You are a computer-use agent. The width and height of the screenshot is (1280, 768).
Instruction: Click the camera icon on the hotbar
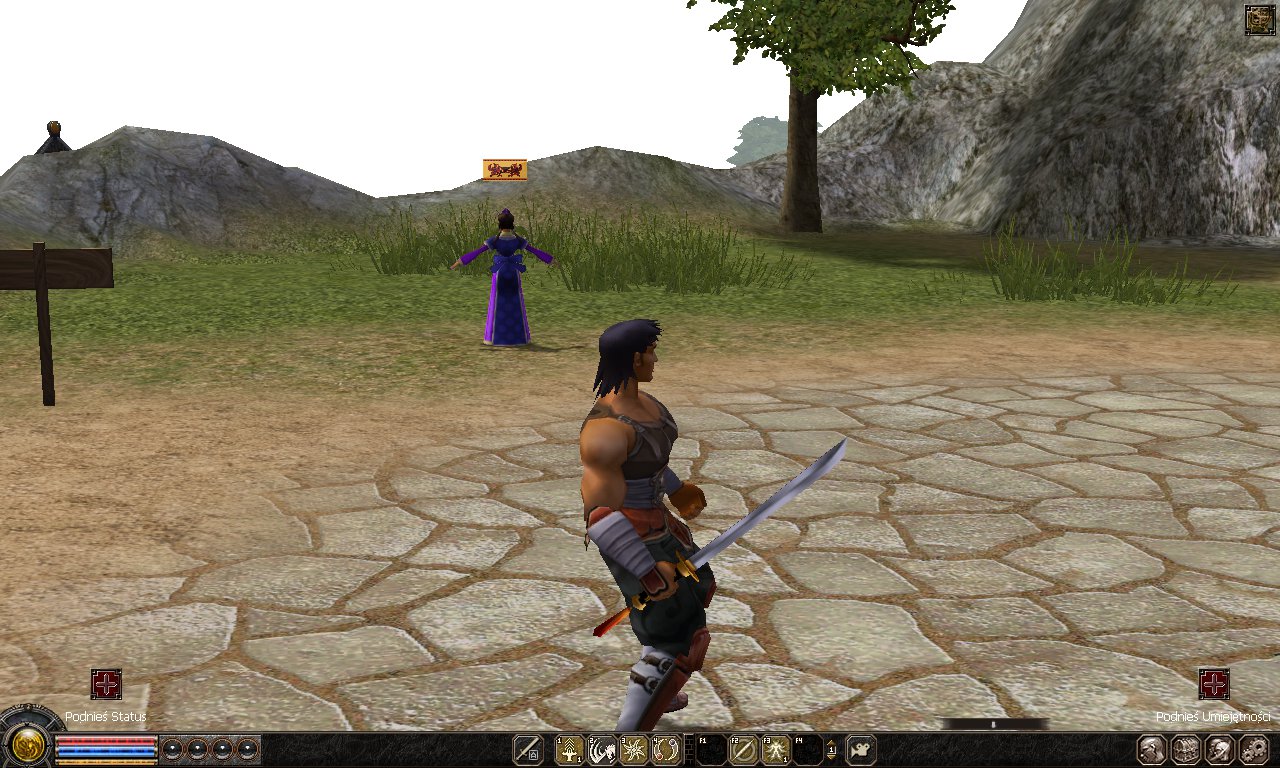[x=859, y=748]
